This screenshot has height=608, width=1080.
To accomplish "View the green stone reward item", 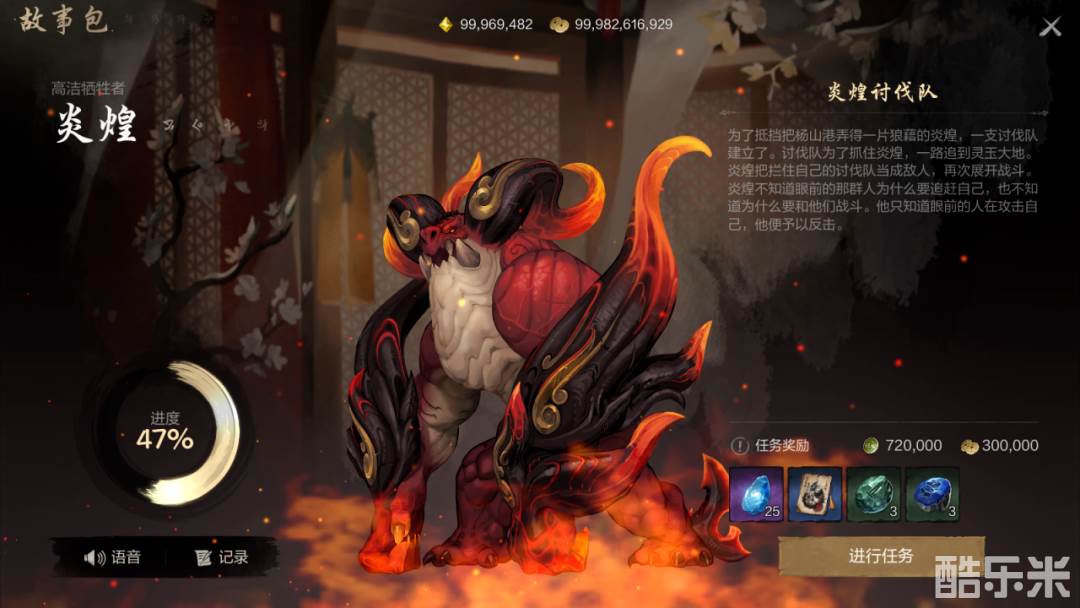I will pos(874,494).
